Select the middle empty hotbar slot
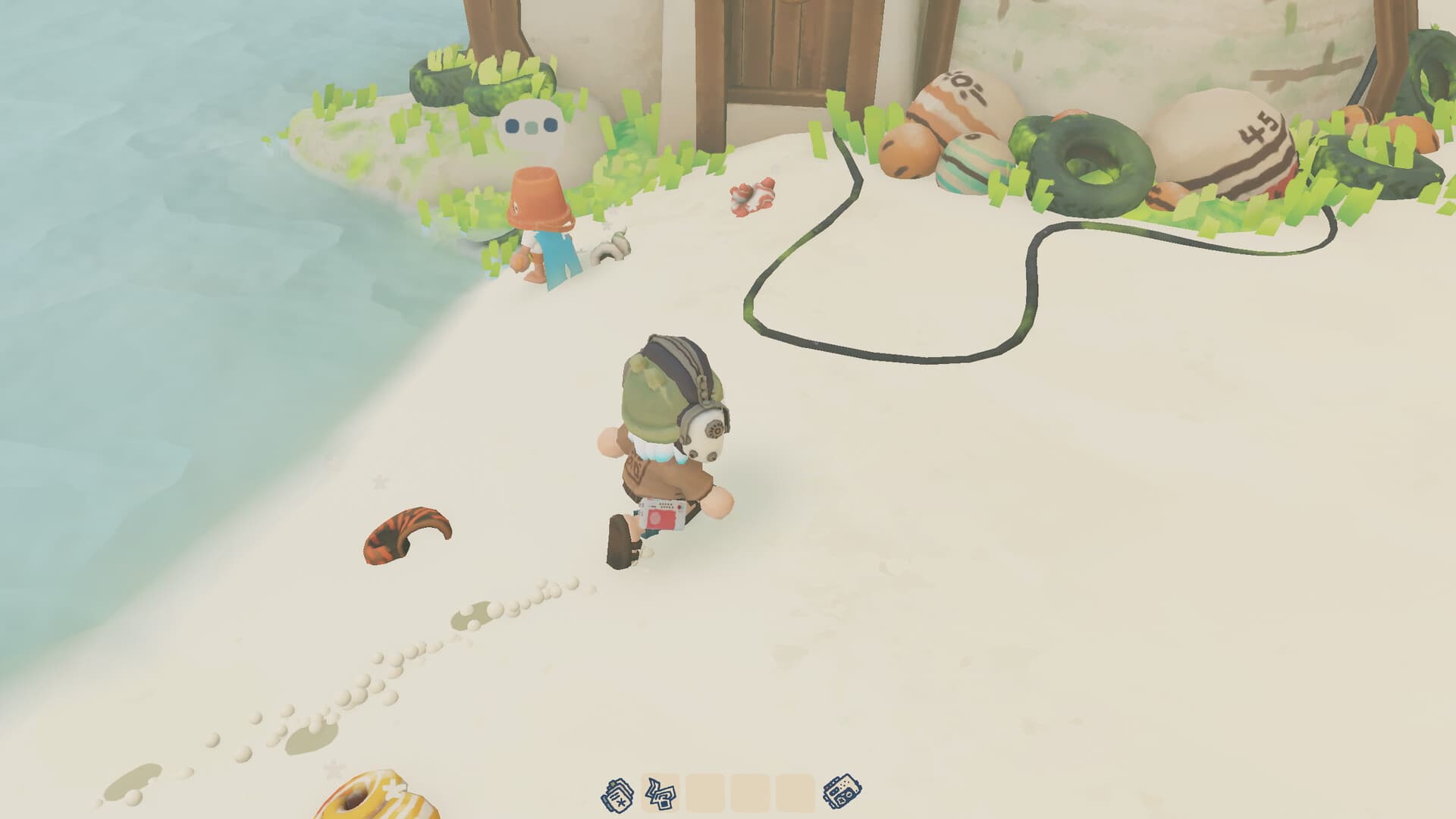 tap(752, 793)
